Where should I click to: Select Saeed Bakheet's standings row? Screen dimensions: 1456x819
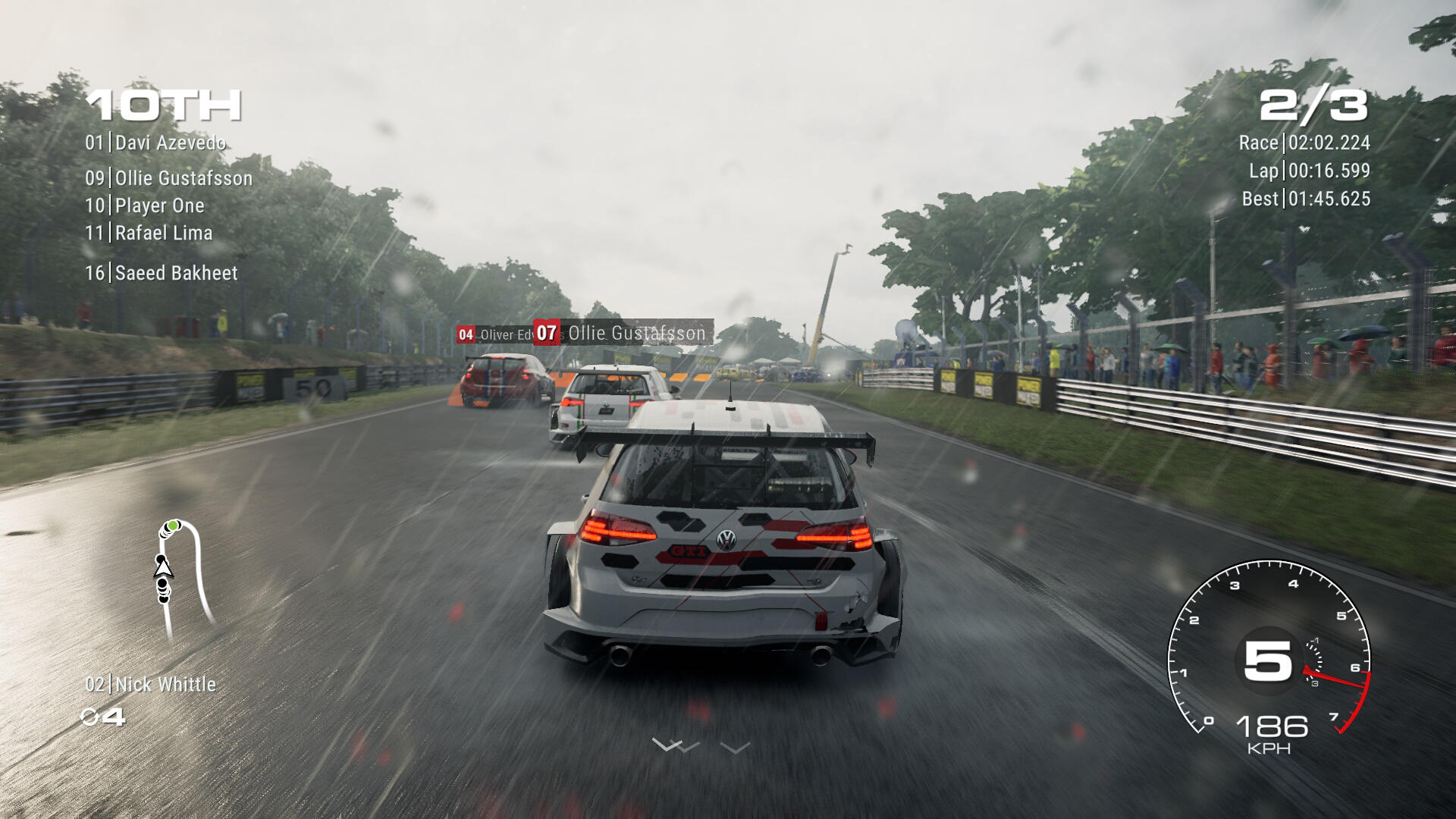tap(162, 273)
